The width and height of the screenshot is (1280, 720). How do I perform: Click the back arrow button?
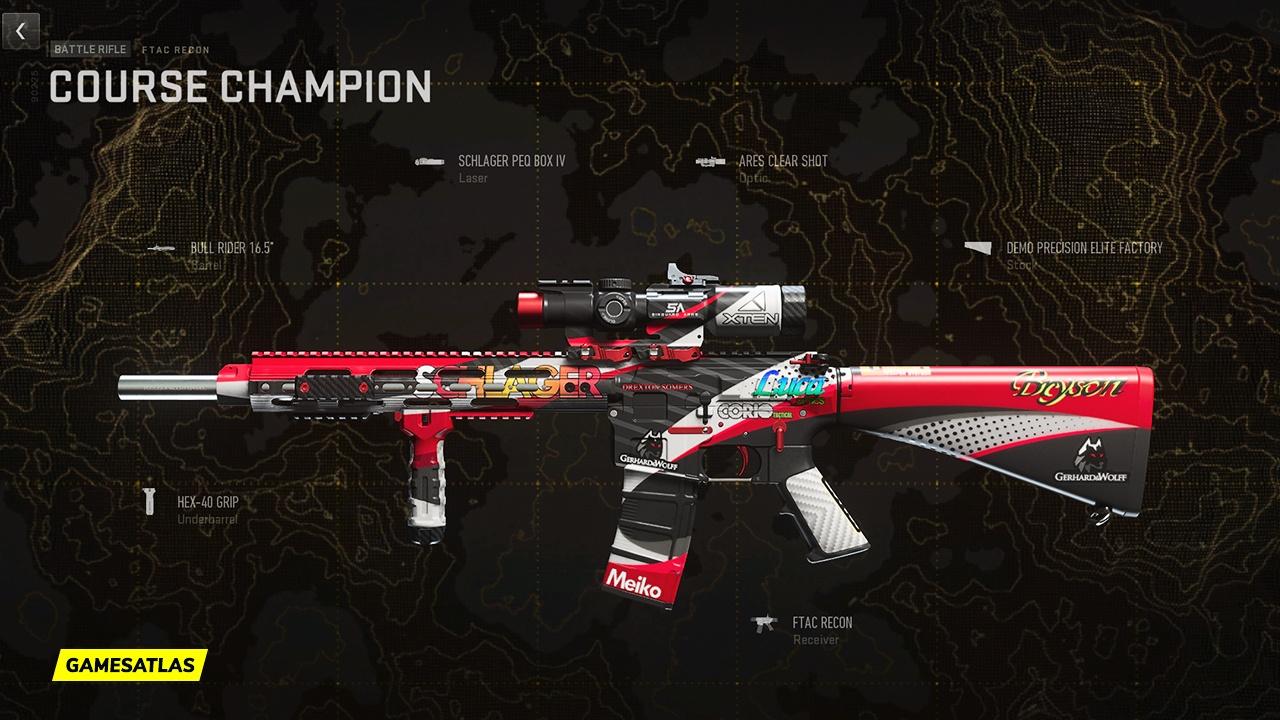pyautogui.click(x=20, y=31)
